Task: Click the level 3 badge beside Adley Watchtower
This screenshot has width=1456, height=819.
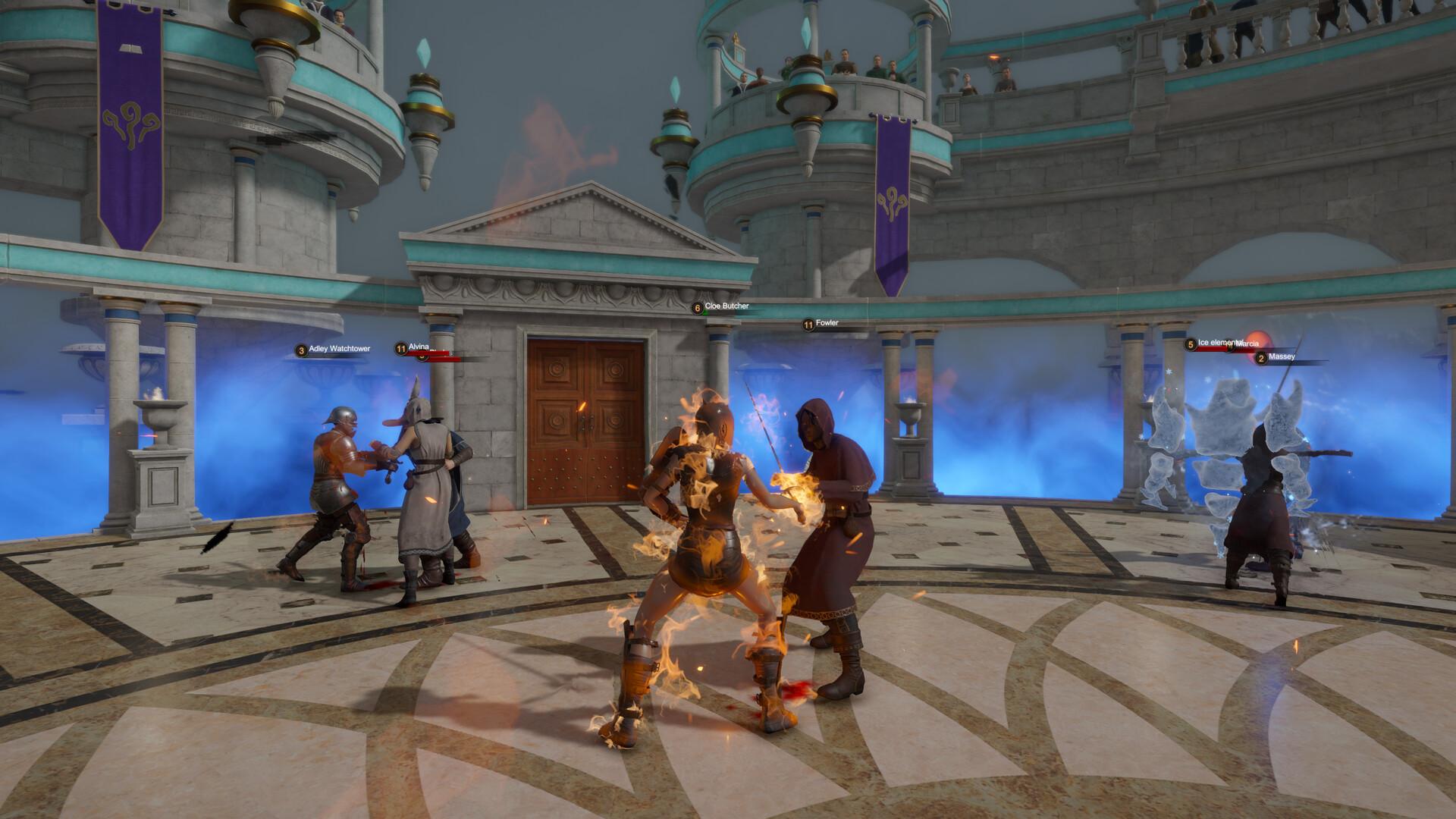Action: coord(302,350)
